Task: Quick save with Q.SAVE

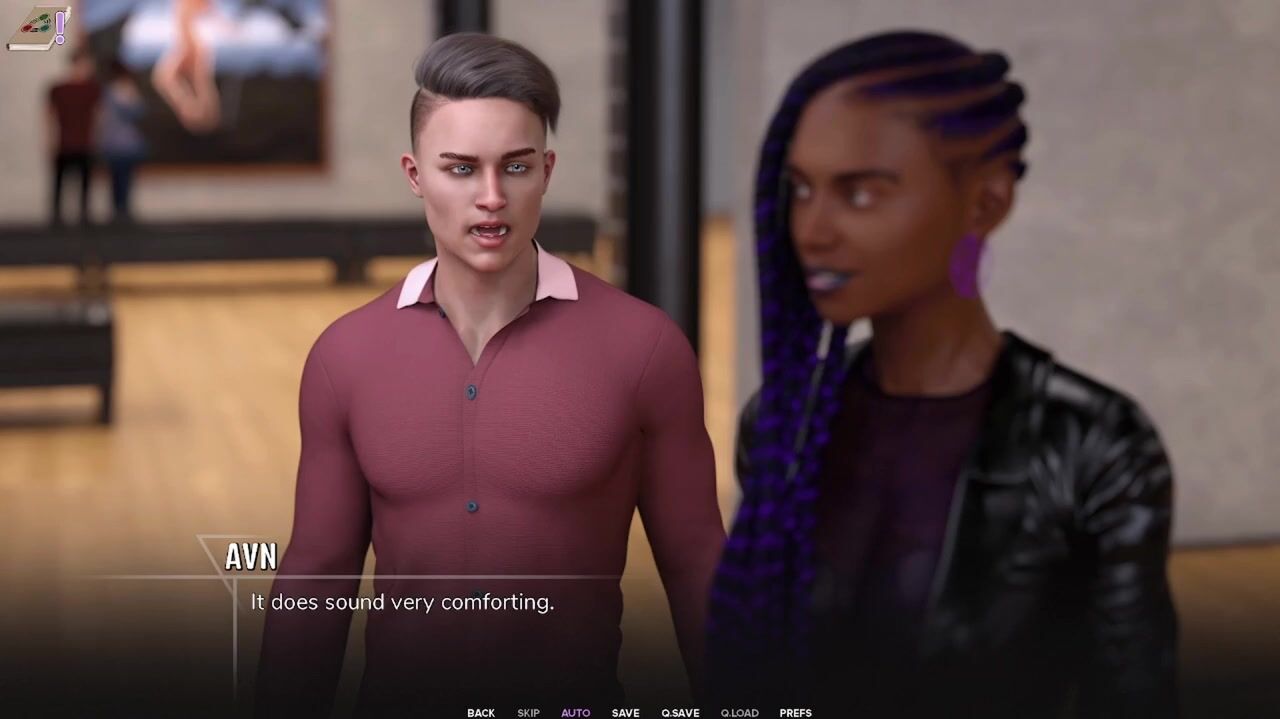Action: pyautogui.click(x=680, y=712)
